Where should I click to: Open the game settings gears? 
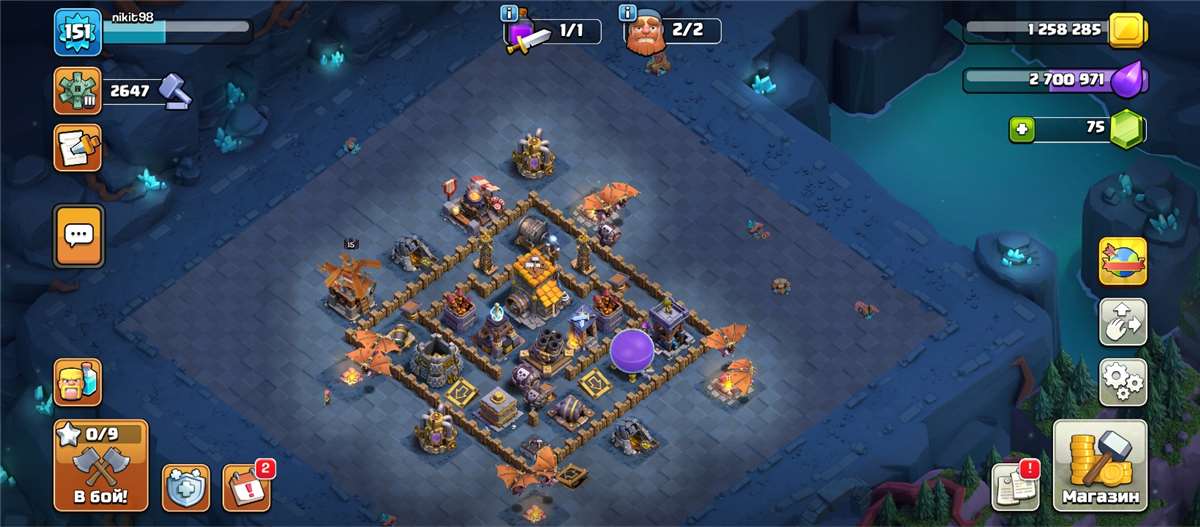[x=1123, y=381]
